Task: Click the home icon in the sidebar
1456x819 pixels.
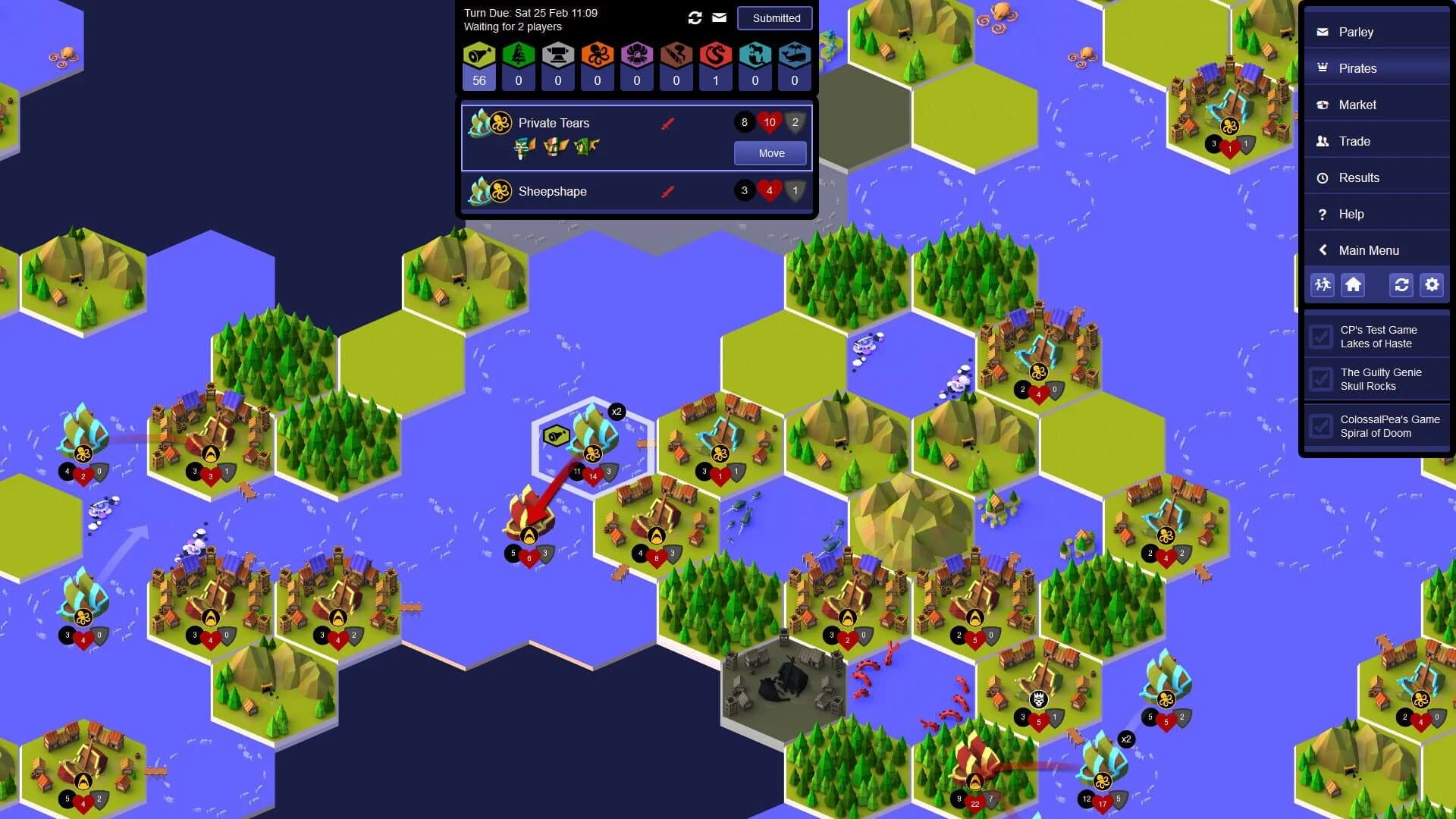Action: (1354, 285)
